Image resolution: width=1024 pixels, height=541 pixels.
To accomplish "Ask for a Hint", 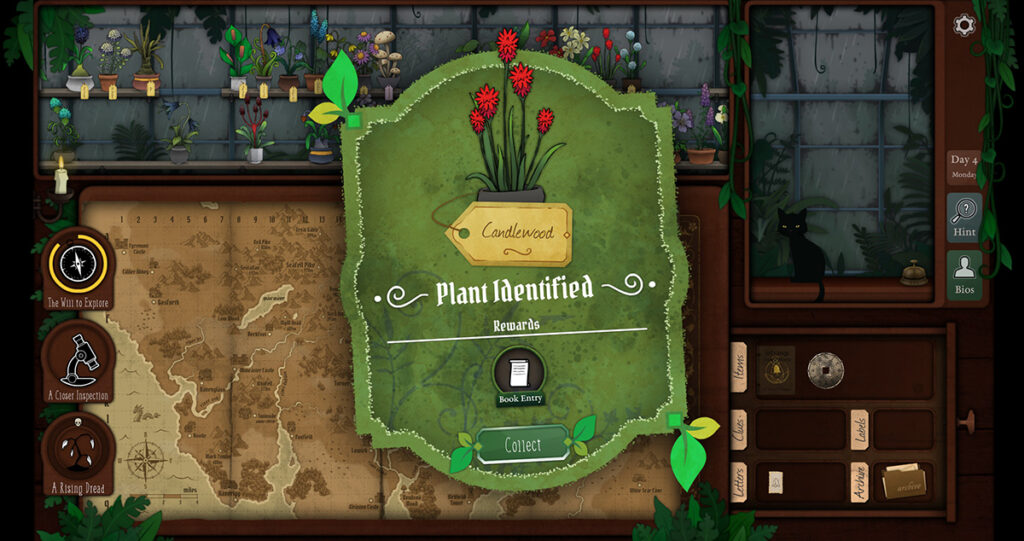I will 964,217.
